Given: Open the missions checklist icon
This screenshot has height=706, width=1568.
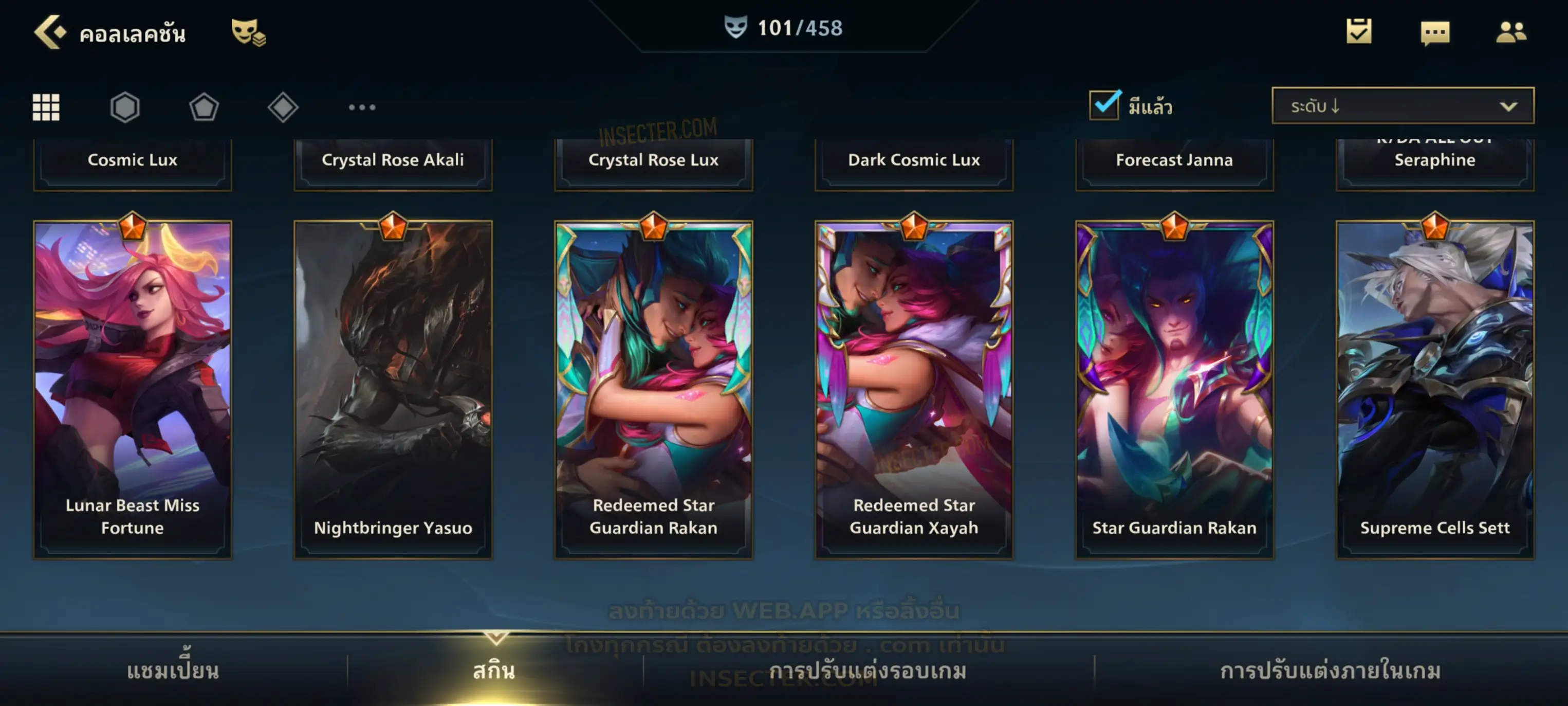Looking at the screenshot, I should 1359,32.
